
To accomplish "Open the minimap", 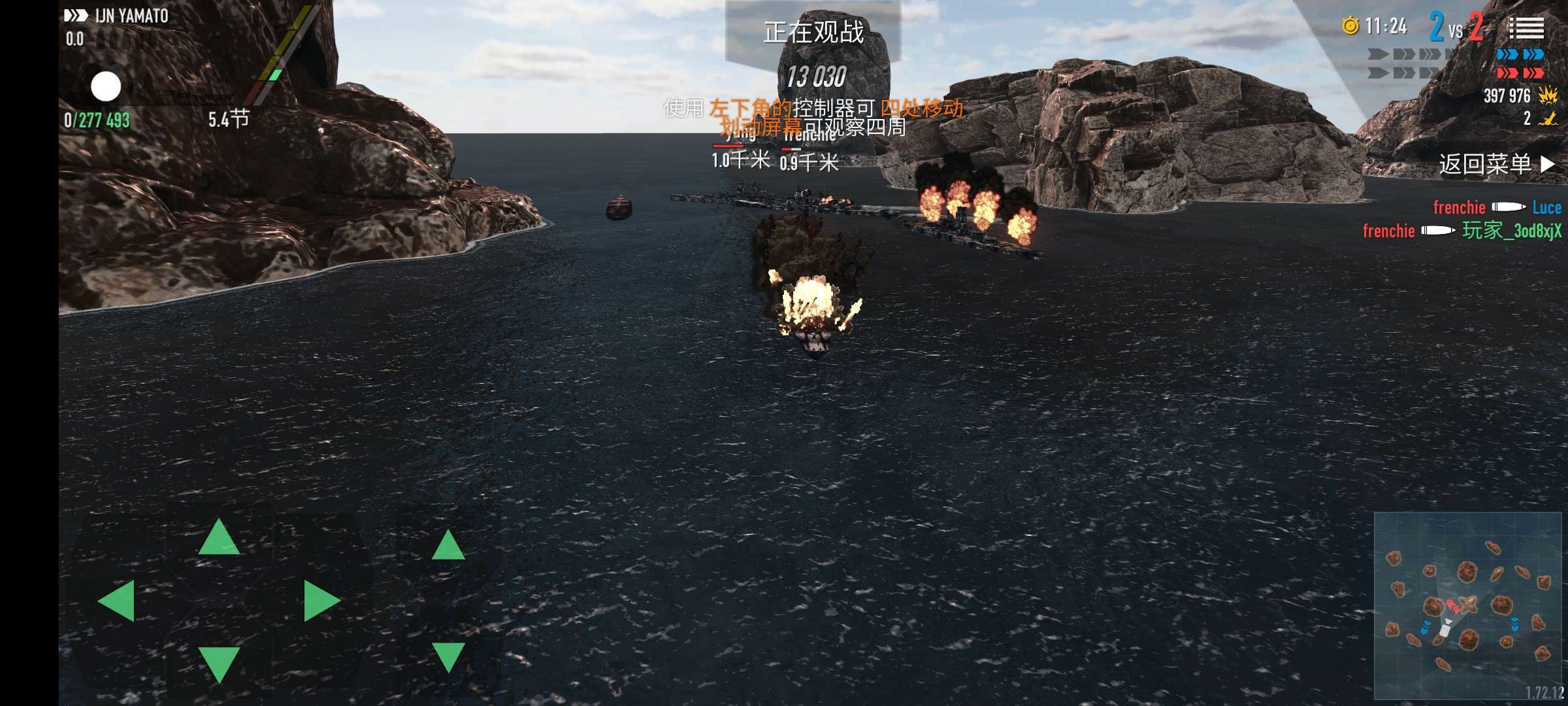I will coord(1469,605).
